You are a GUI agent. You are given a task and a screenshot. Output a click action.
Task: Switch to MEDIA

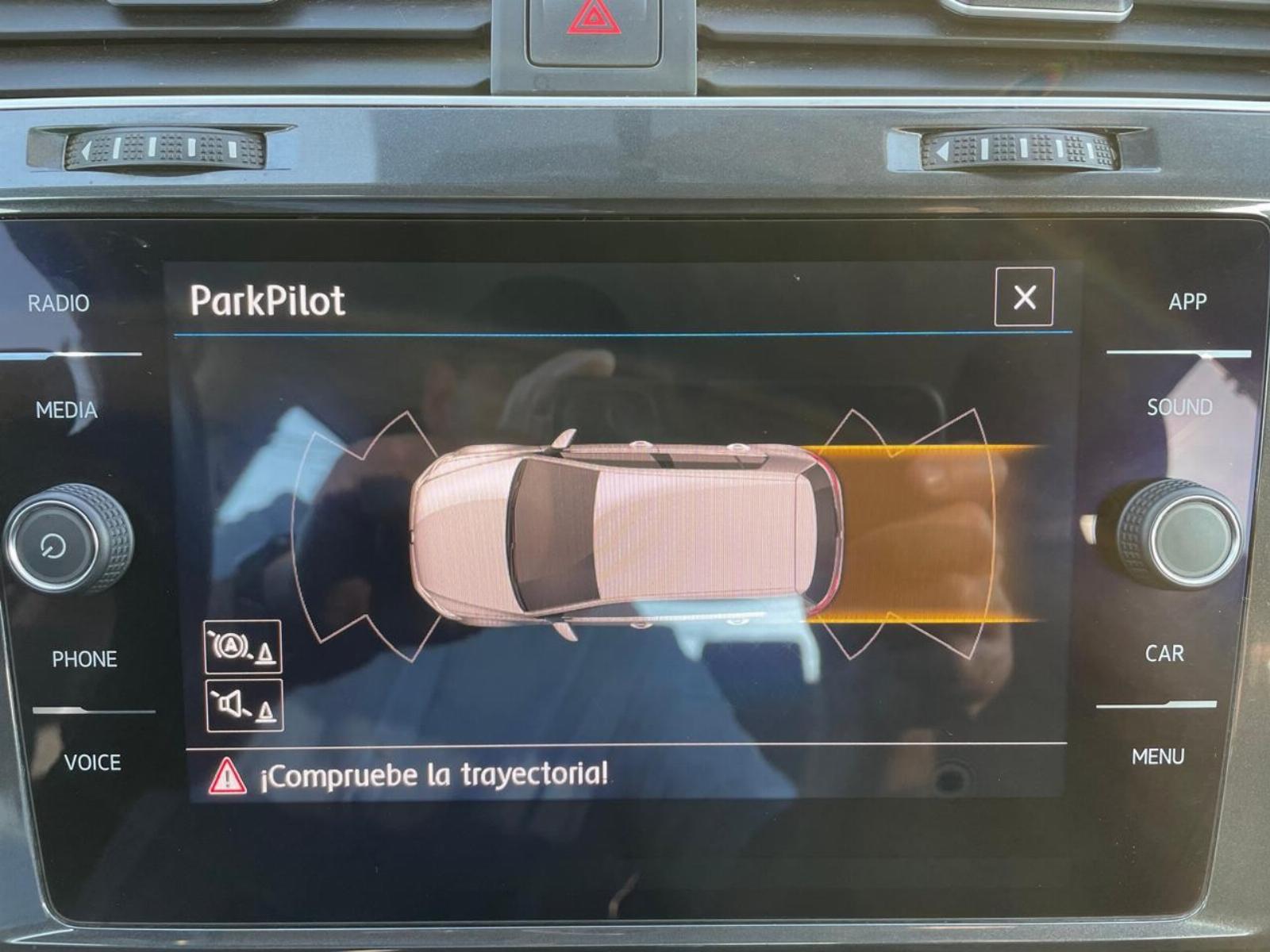pyautogui.click(x=67, y=410)
